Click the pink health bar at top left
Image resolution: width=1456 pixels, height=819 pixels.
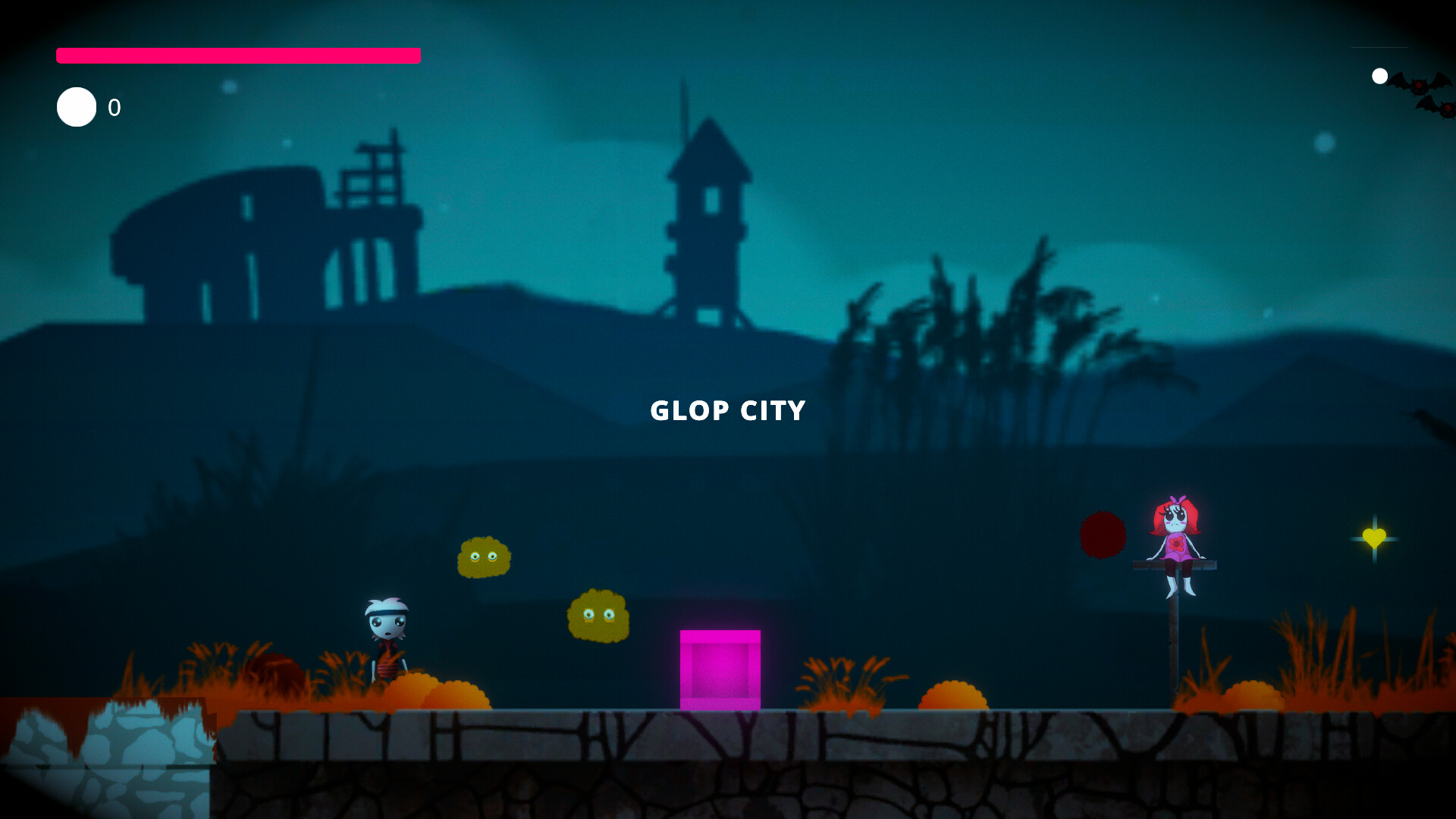pos(237,55)
